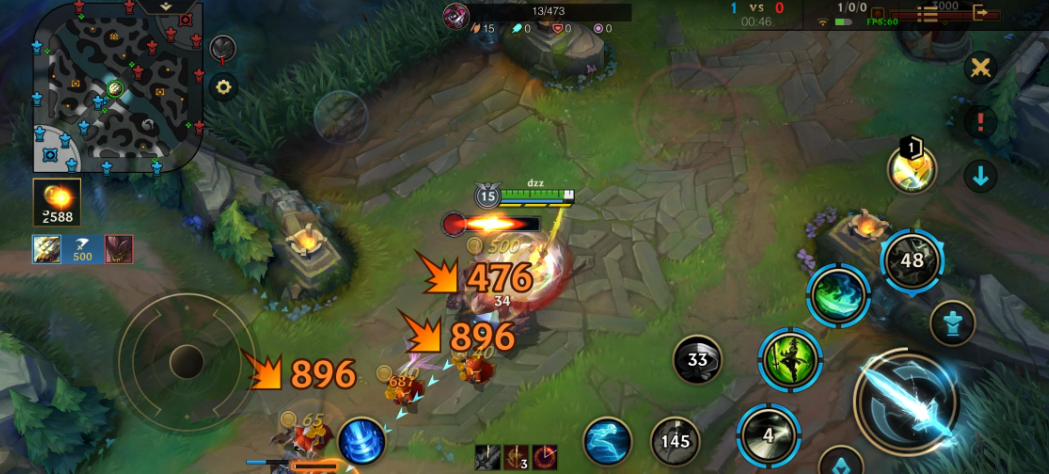Viewport: 1049px width, 474px height.
Task: Level up the ability with yellow badge 1
Action: (911, 167)
